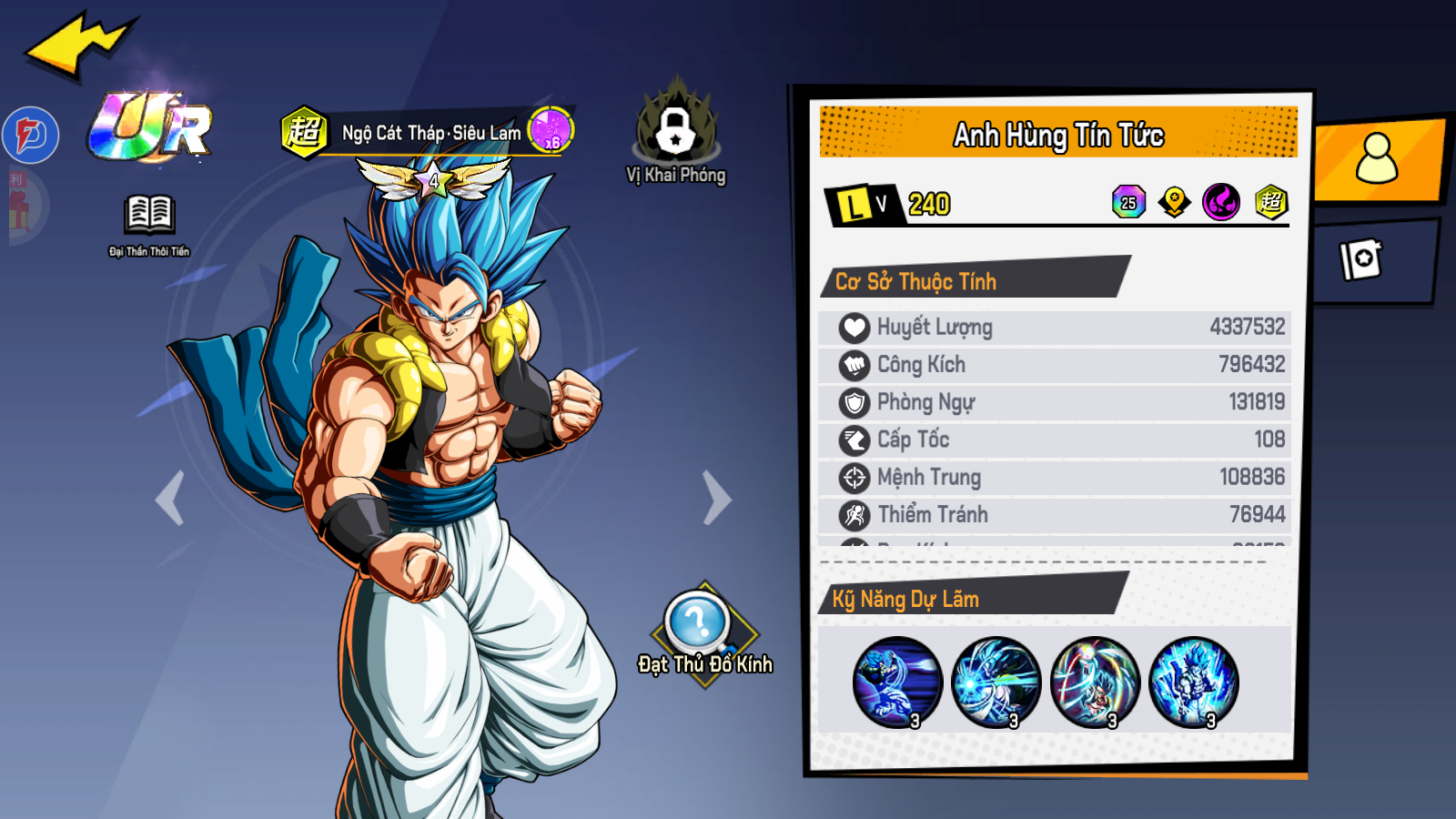Select the first skill preview icon

click(897, 682)
